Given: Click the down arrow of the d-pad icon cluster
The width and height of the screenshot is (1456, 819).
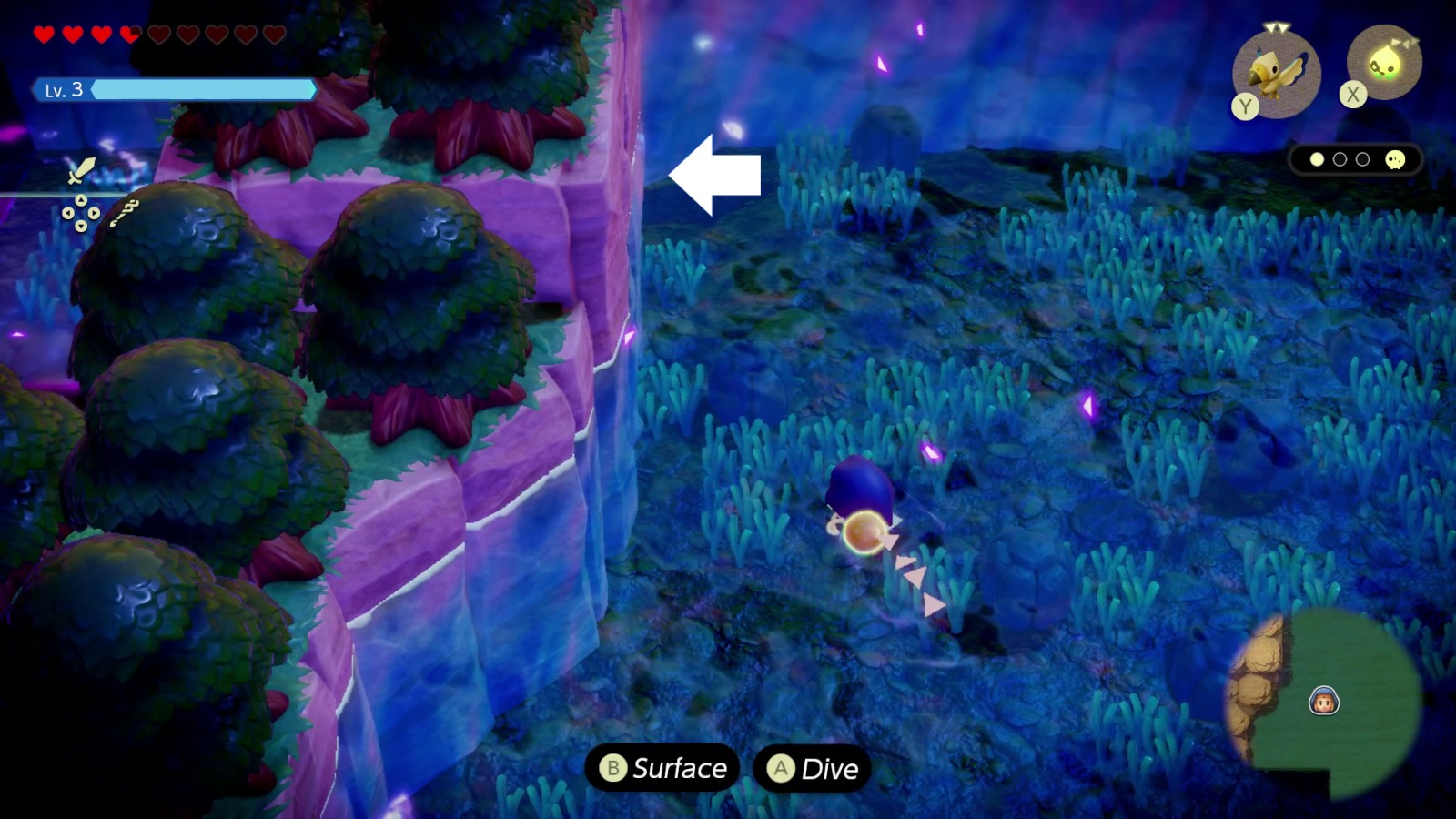Looking at the screenshot, I should 81,226.
